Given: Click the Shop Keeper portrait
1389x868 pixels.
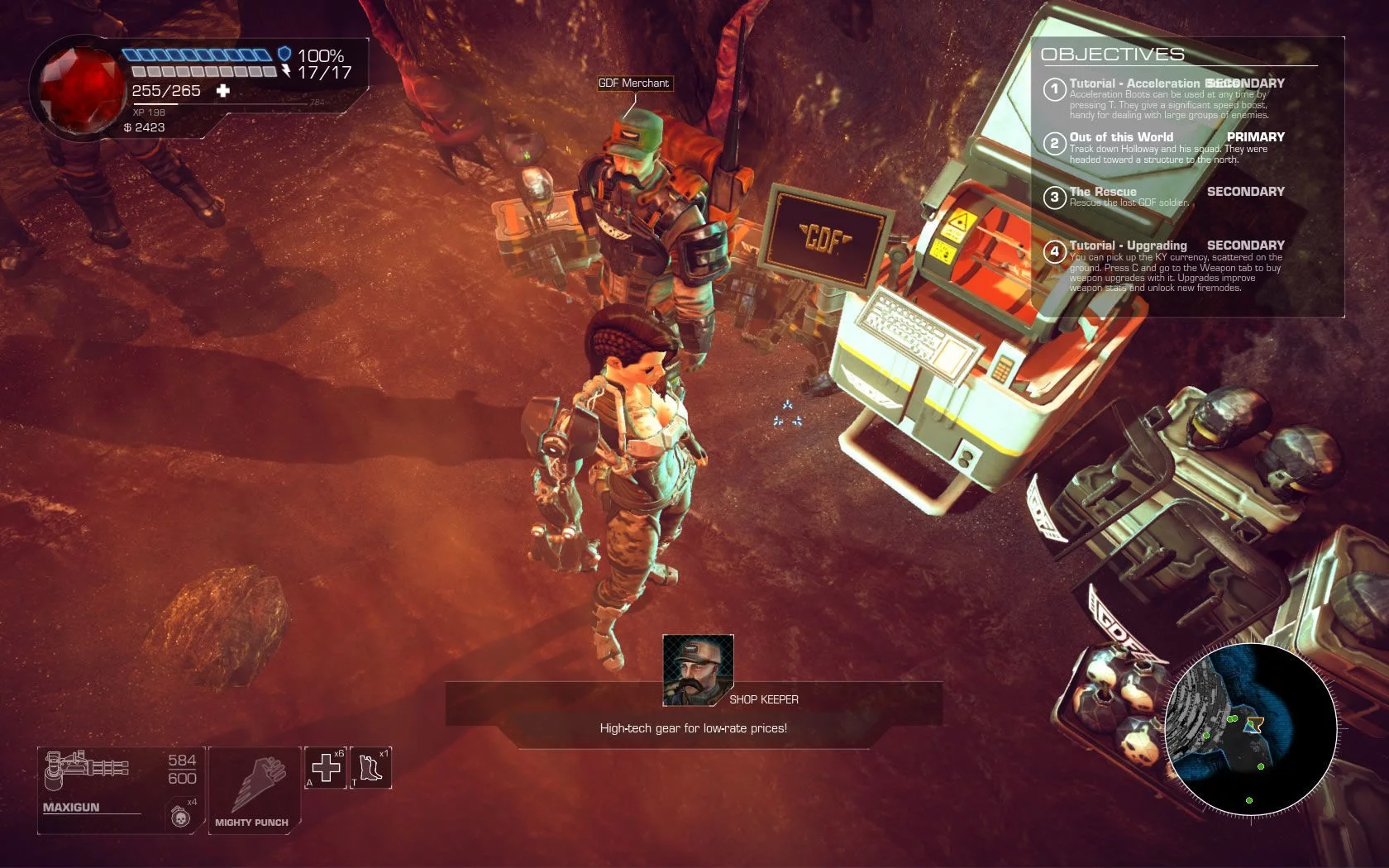Looking at the screenshot, I should (698, 670).
